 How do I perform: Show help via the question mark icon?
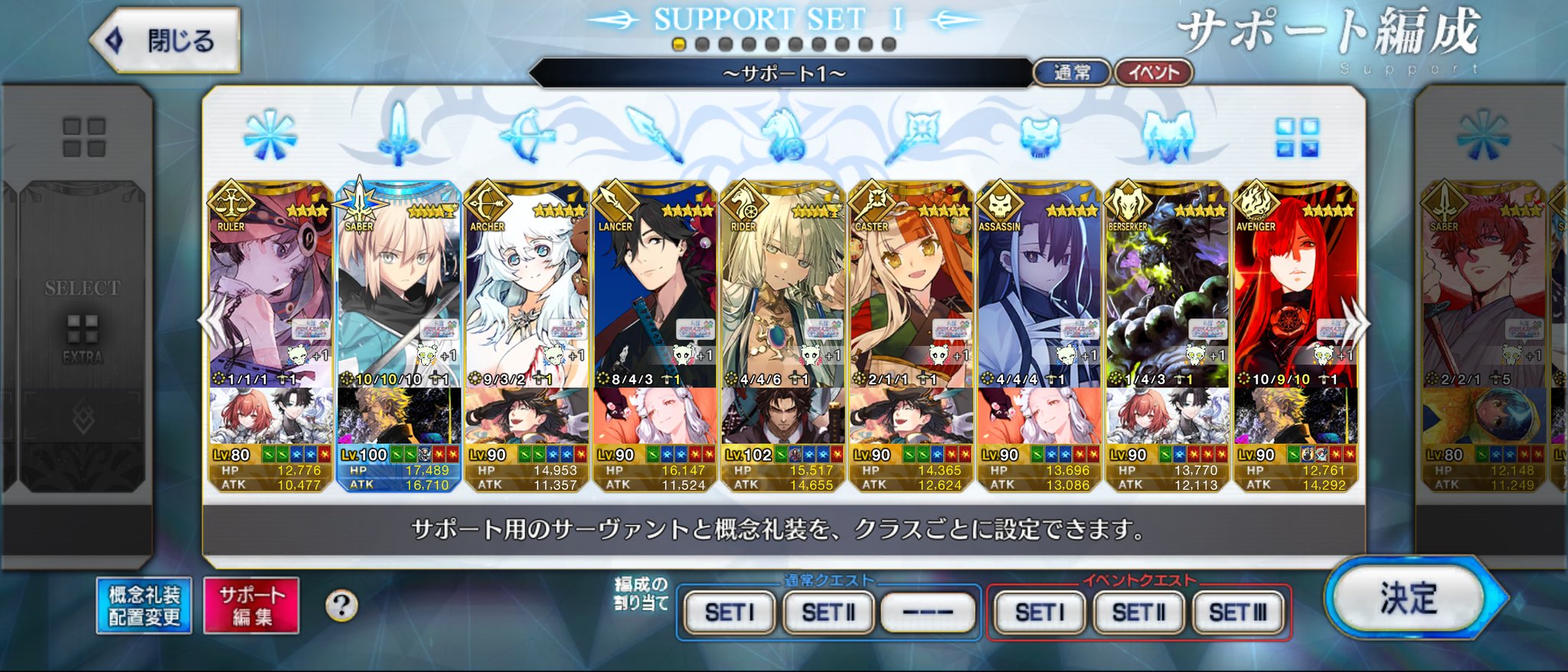click(x=341, y=606)
